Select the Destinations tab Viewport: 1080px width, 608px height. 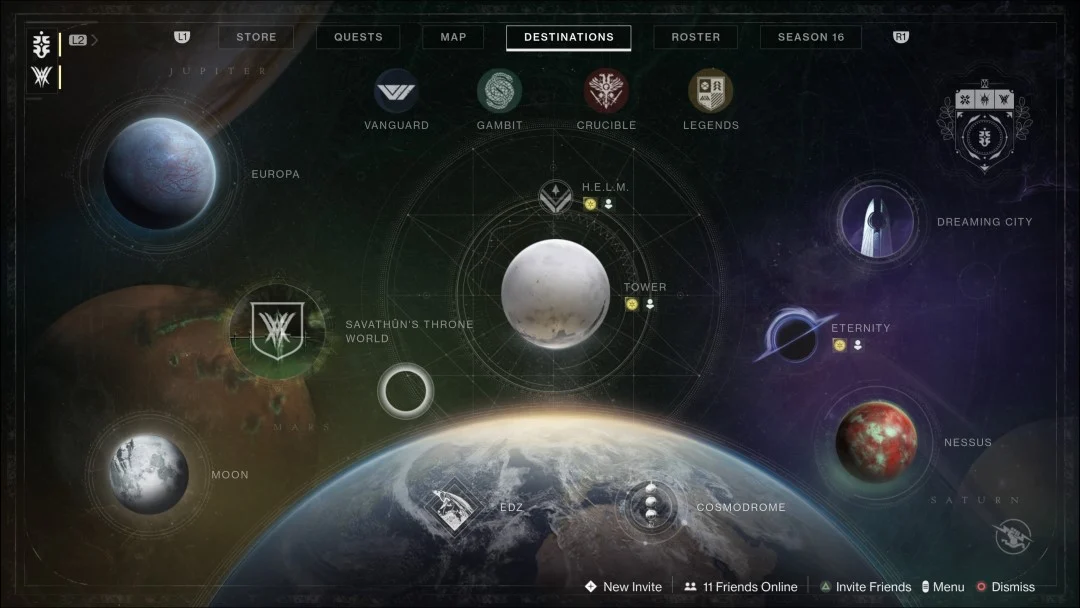tap(568, 37)
